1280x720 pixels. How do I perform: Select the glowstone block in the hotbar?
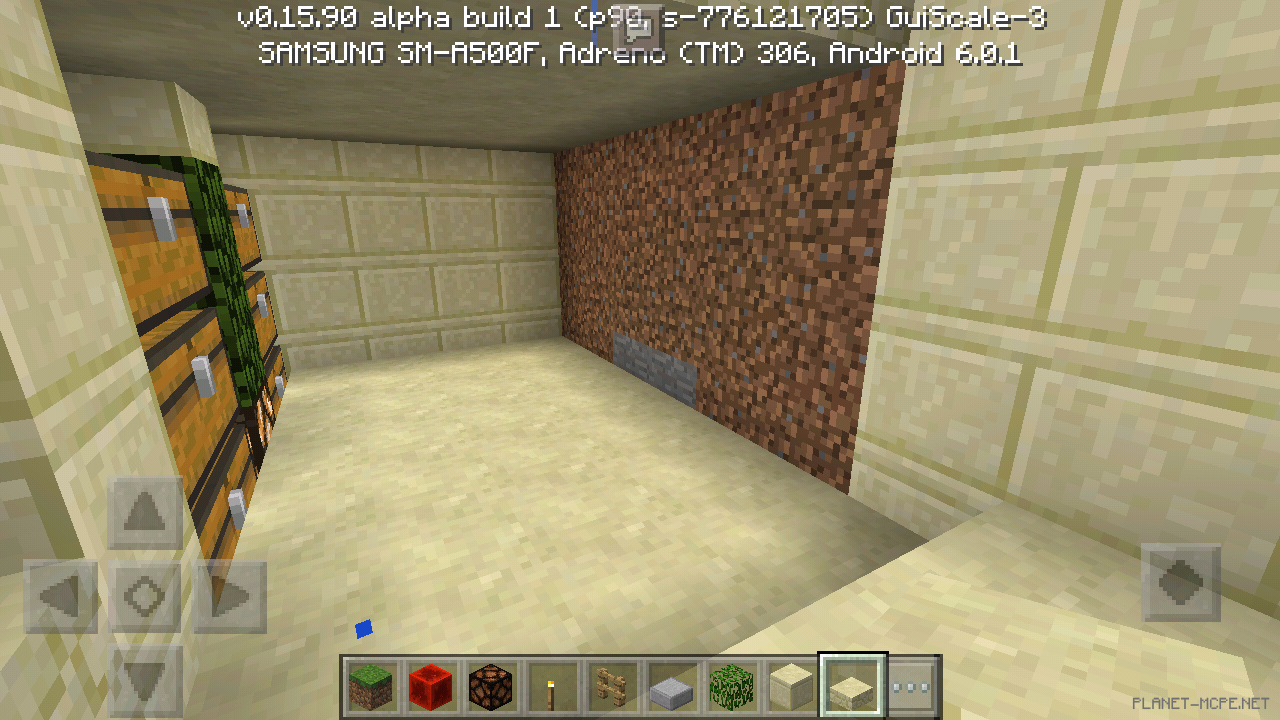(x=490, y=686)
